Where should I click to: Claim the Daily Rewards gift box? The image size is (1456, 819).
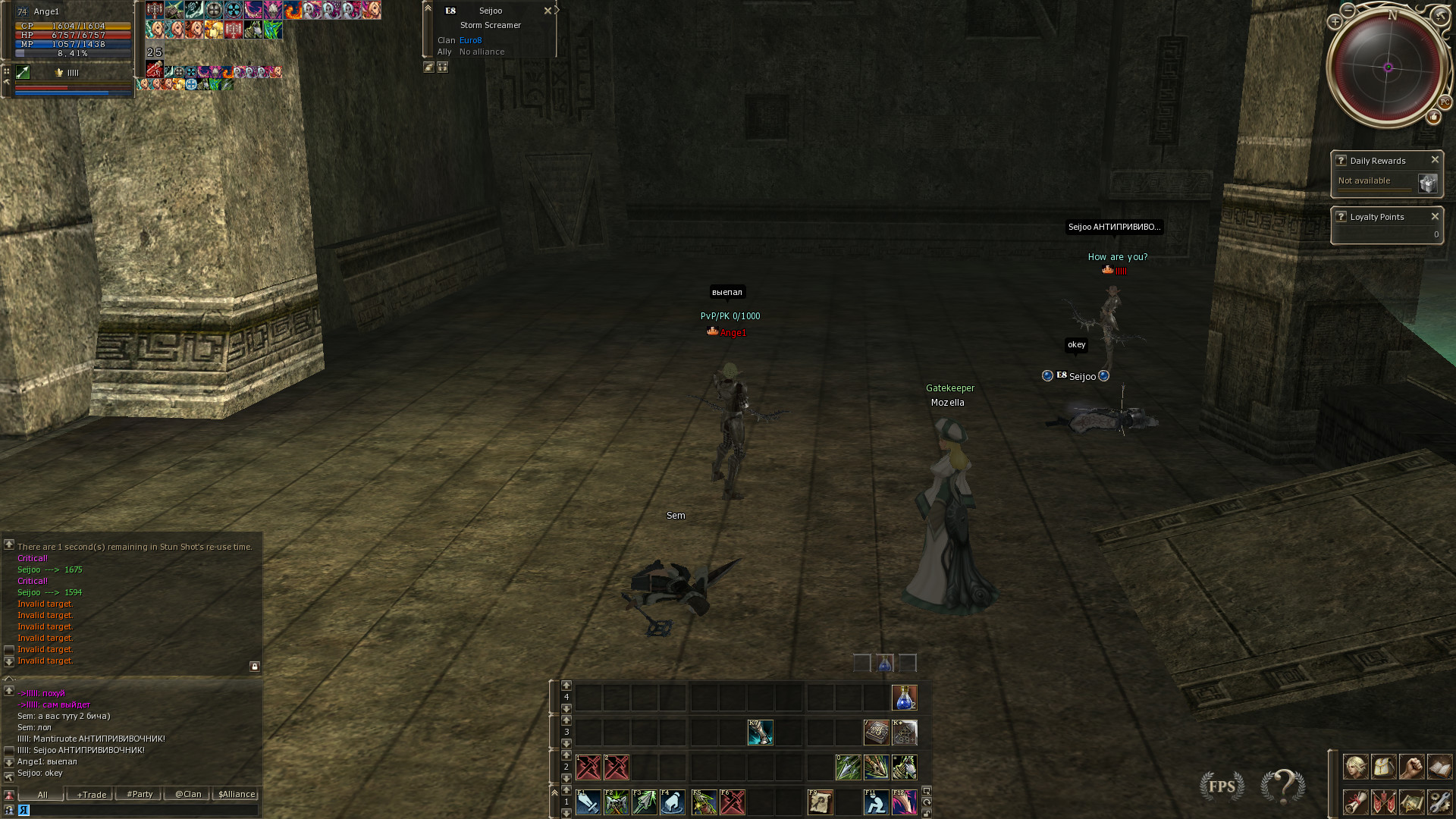[x=1427, y=183]
